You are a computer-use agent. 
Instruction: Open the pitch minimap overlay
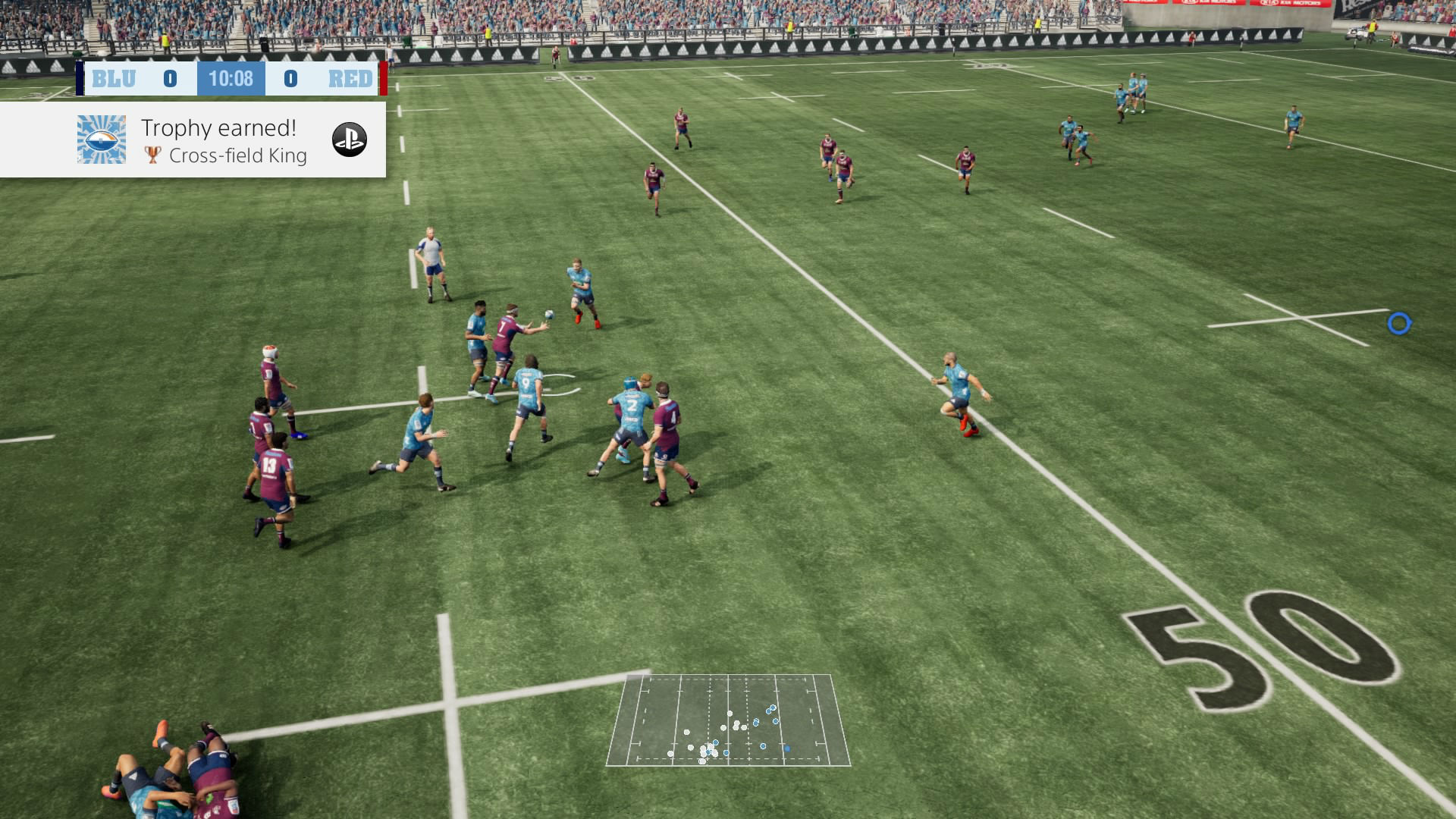pyautogui.click(x=728, y=720)
